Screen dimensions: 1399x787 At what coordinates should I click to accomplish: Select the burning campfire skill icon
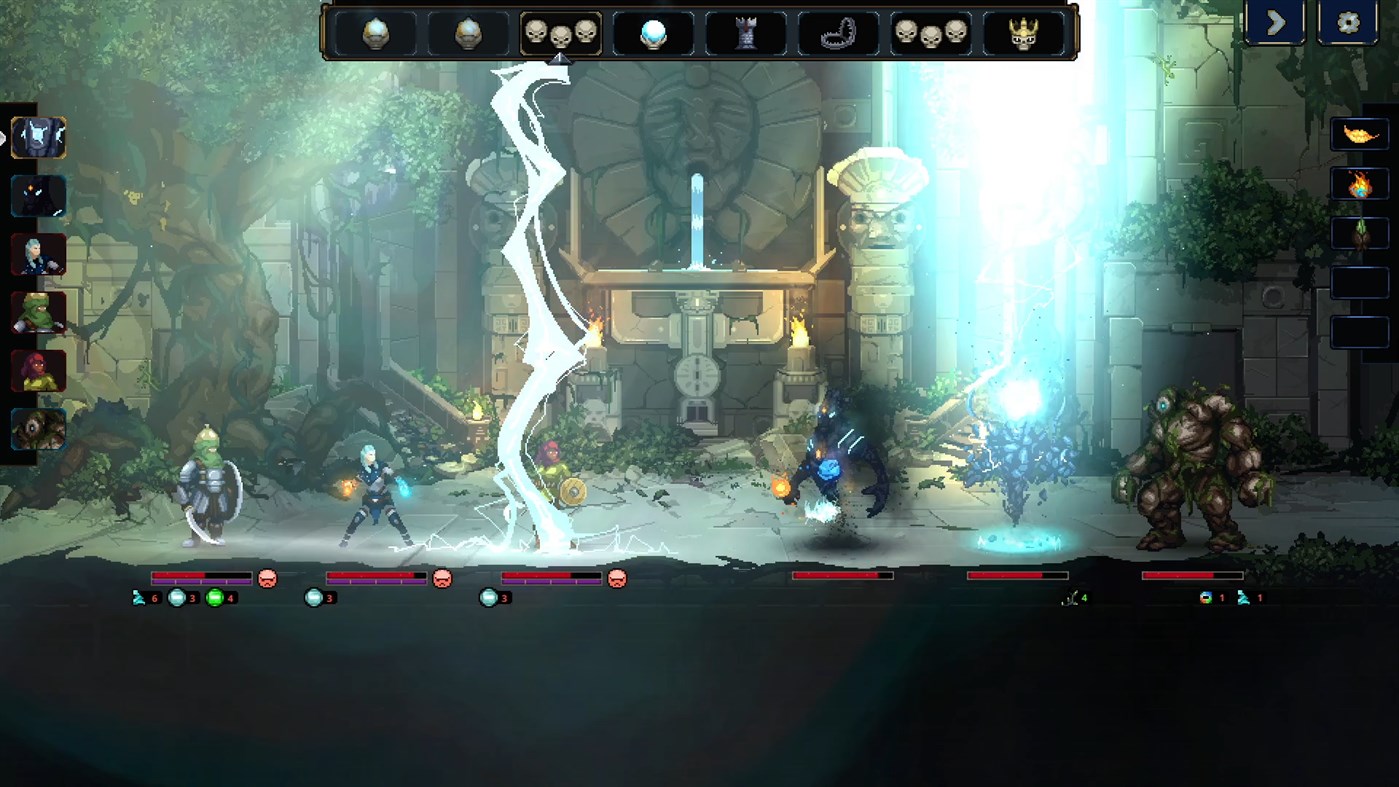click(x=1361, y=184)
